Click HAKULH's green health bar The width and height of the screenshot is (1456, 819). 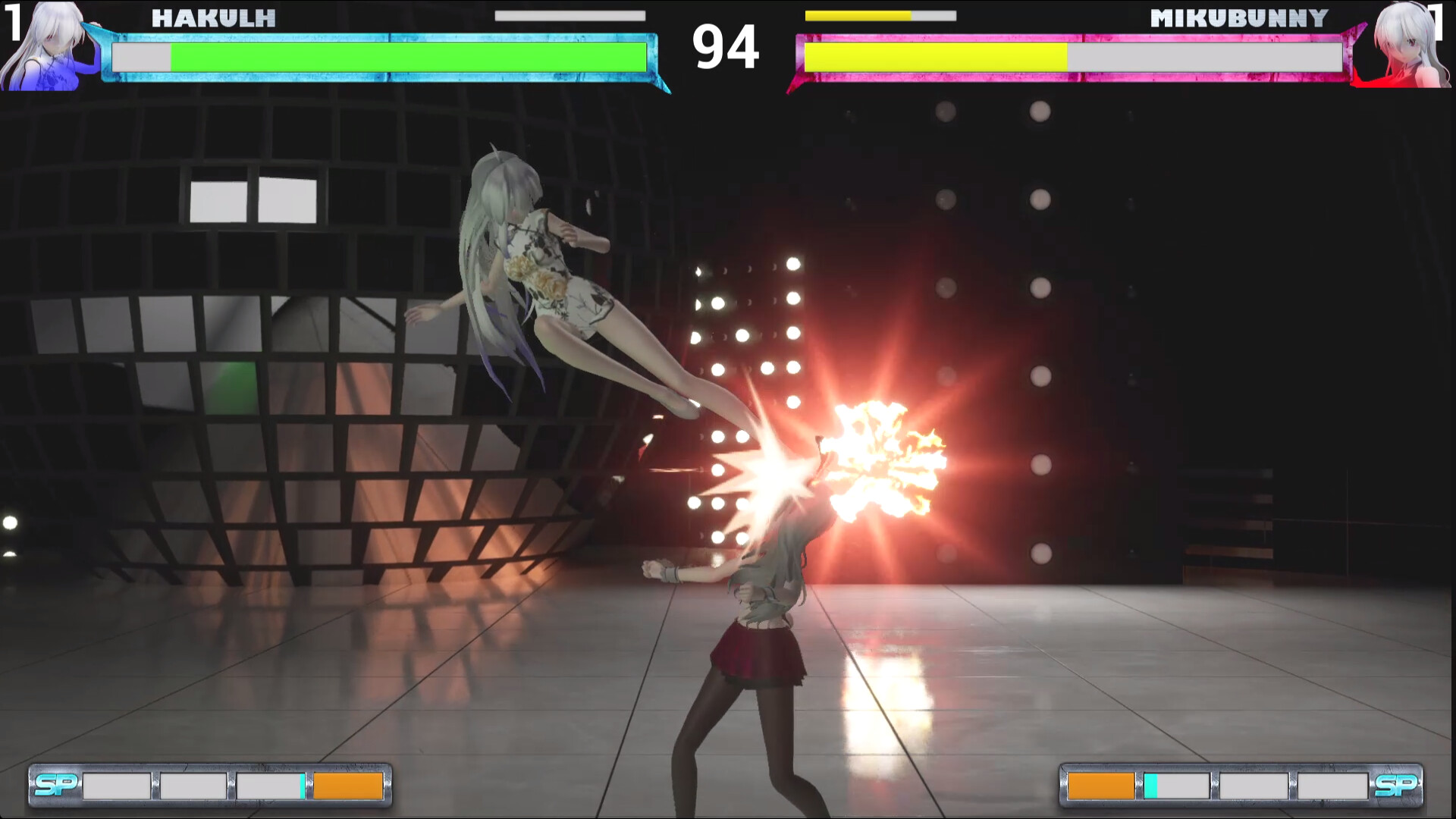coord(409,55)
